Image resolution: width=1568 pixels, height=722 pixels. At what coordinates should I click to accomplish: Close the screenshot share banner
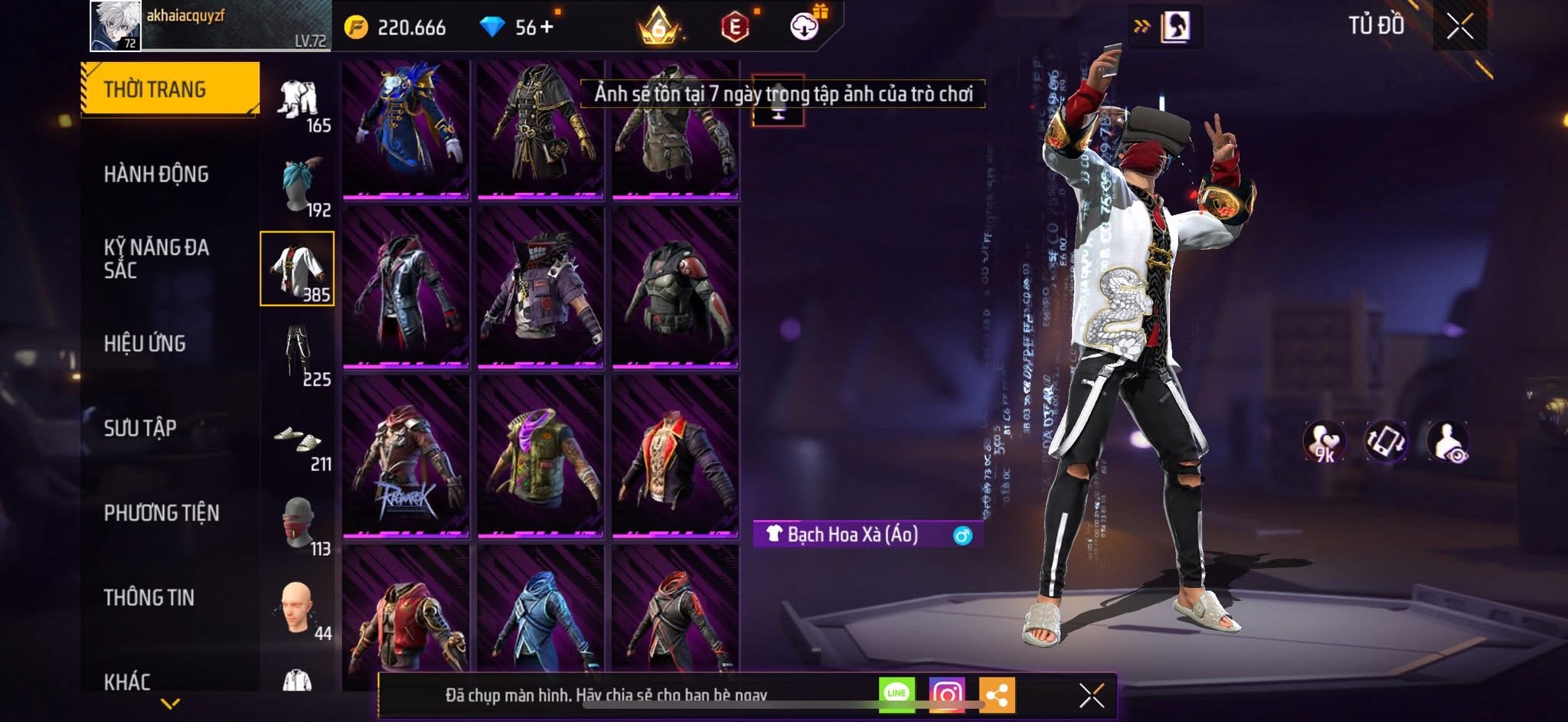(1091, 695)
